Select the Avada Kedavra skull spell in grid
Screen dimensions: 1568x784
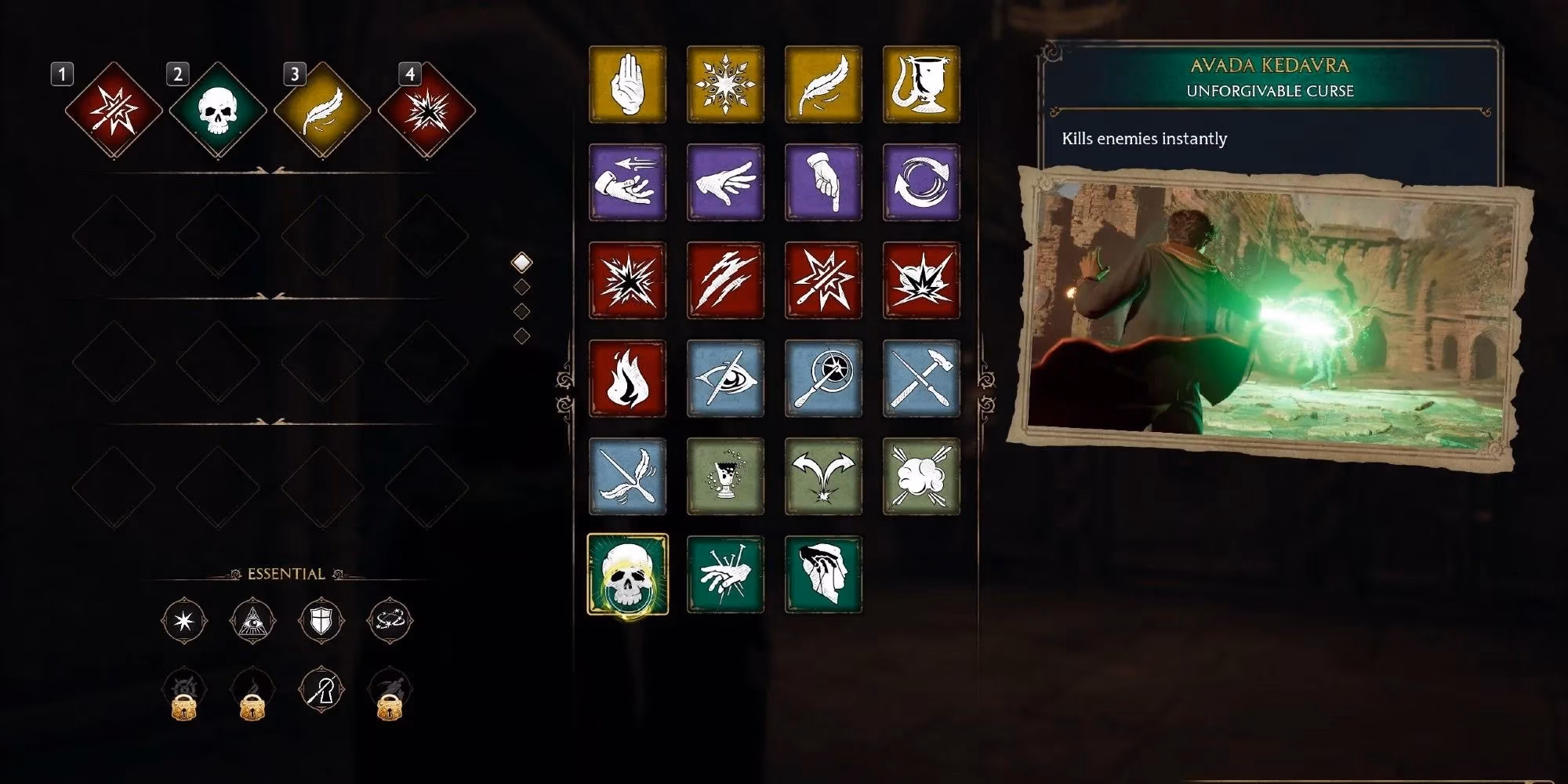pos(627,575)
